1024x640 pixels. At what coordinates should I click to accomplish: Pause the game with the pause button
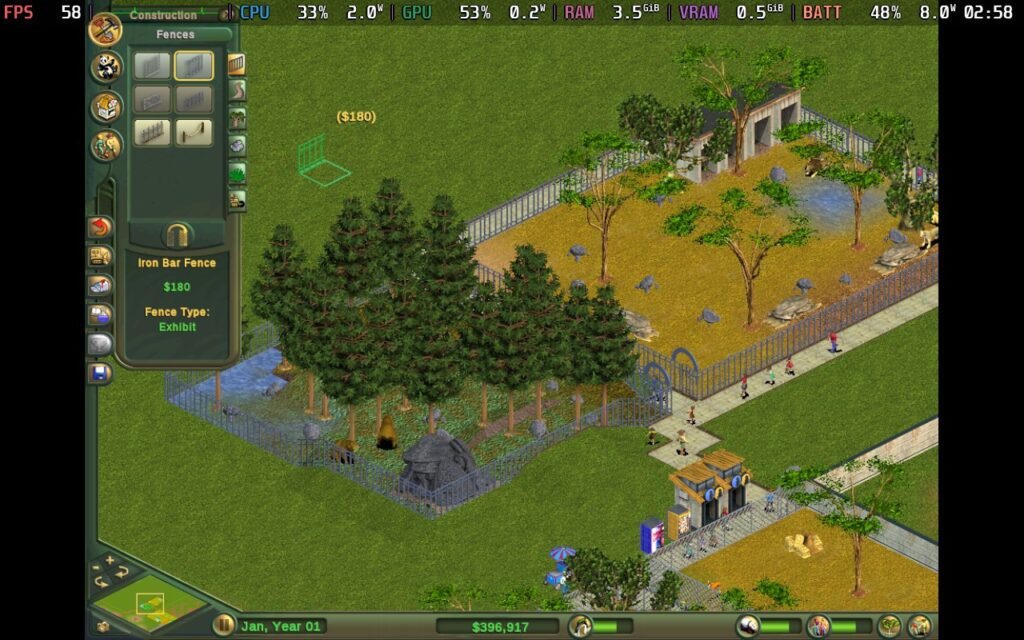tap(224, 626)
